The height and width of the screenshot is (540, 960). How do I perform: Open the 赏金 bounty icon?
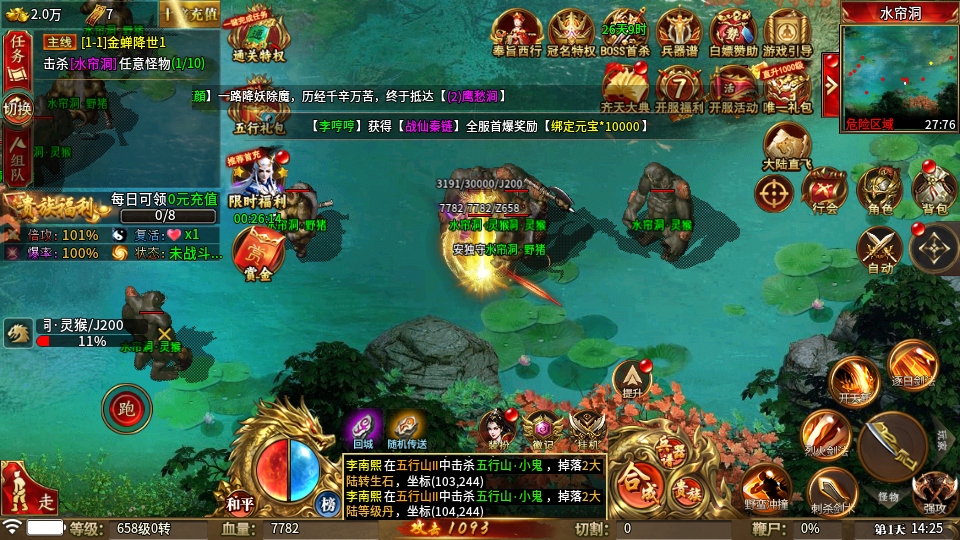click(x=258, y=256)
